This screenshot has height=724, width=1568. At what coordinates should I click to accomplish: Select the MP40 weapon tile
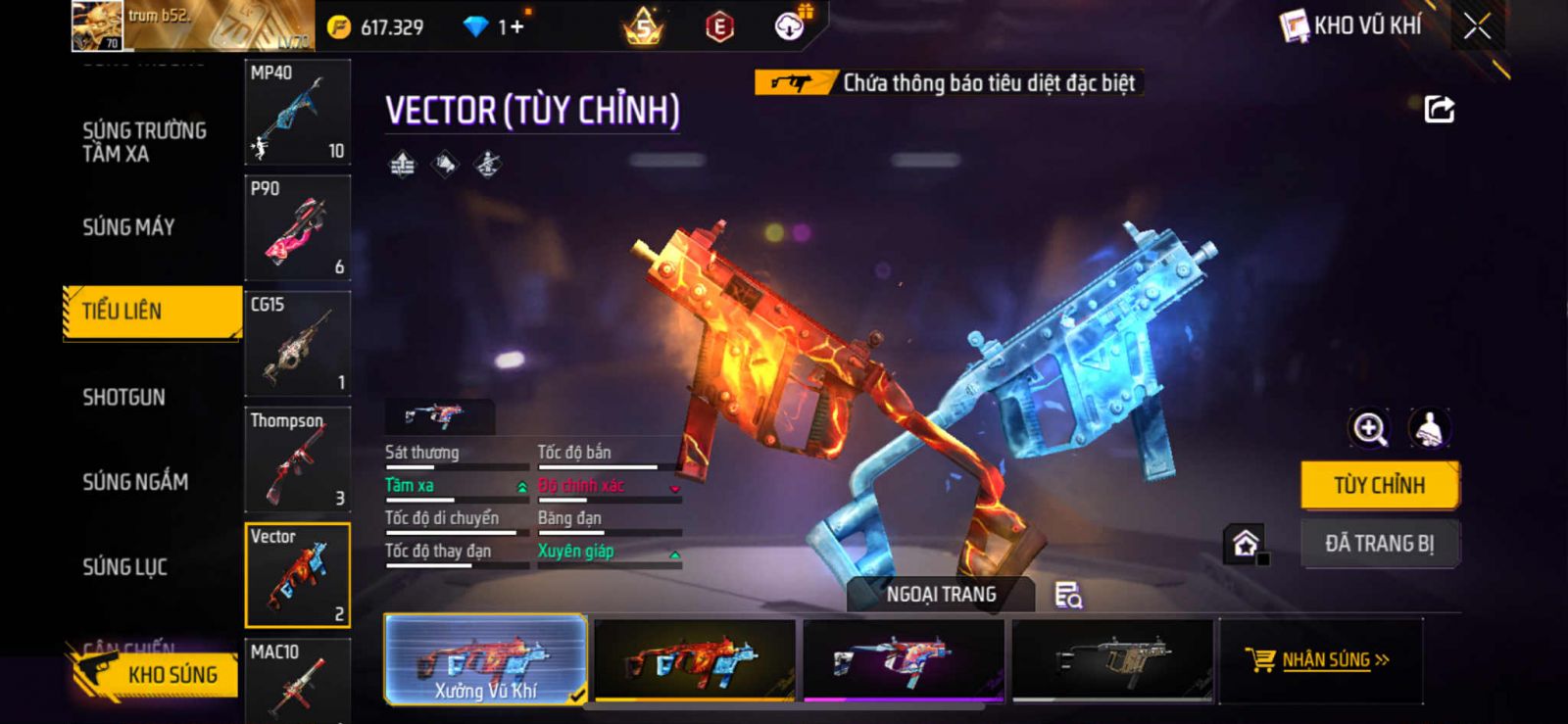coord(297,112)
